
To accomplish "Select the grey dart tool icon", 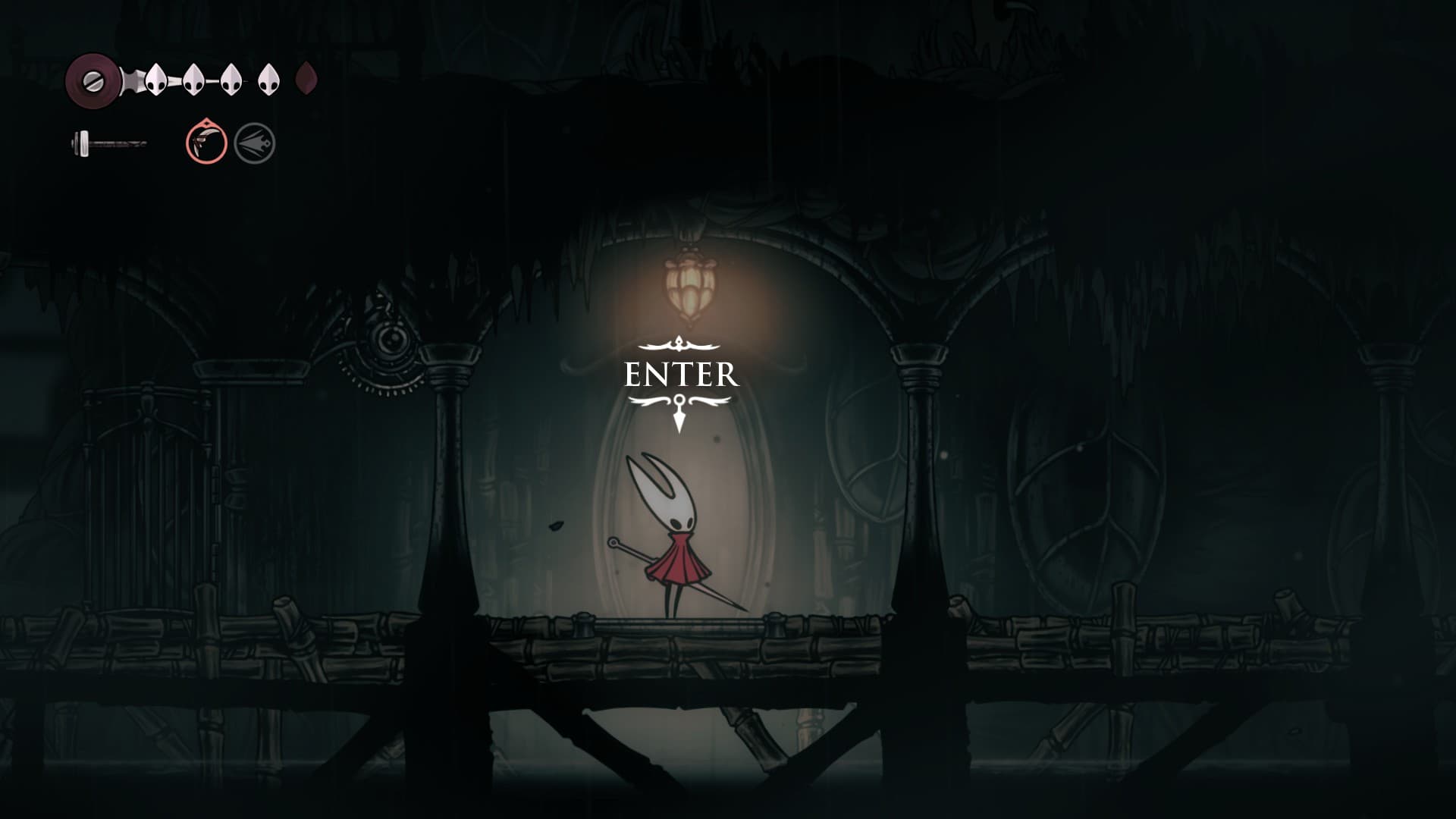I will click(x=254, y=143).
